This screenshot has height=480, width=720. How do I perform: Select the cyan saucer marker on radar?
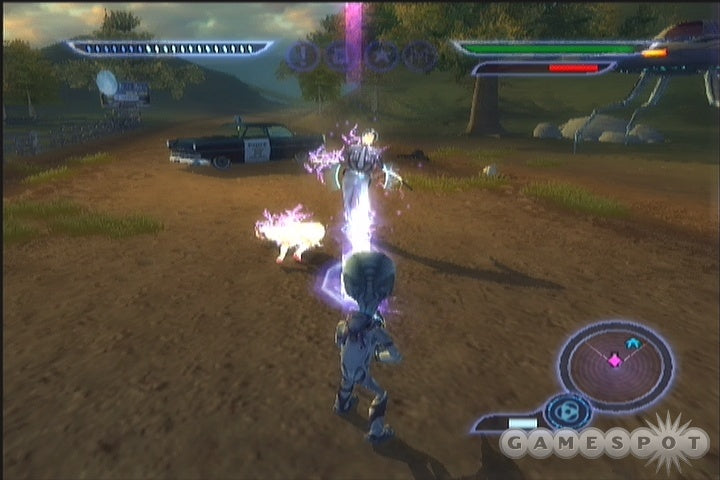pyautogui.click(x=632, y=343)
